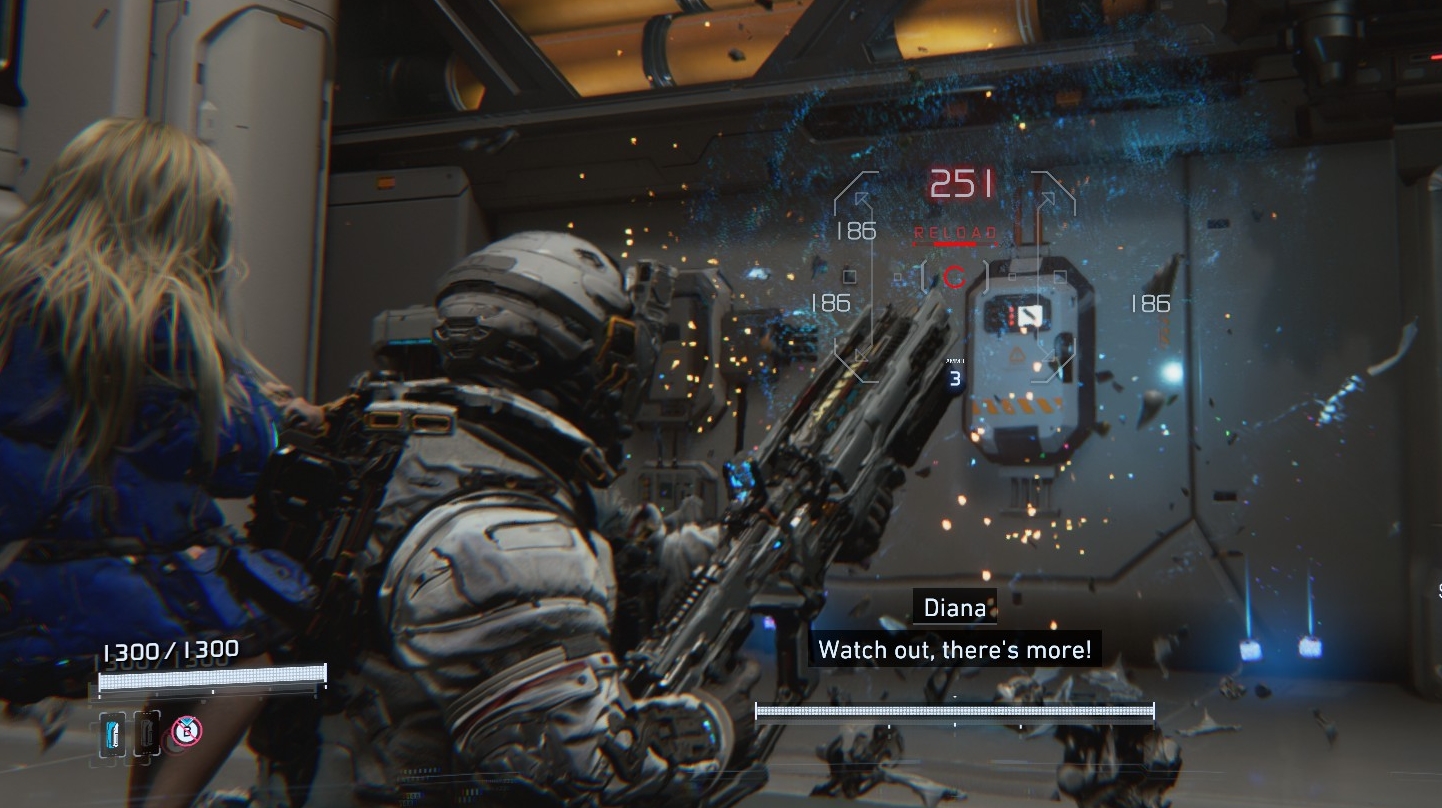Select the blue-filled repair cartridge slot
This screenshot has width=1442, height=808.
pos(112,734)
